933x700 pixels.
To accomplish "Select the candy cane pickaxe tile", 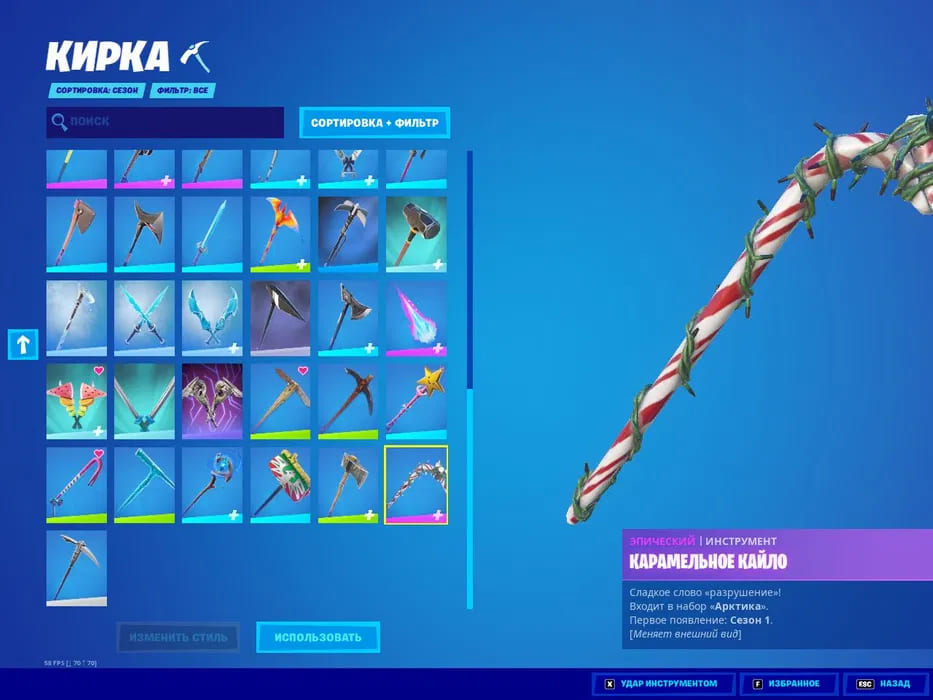I will [x=416, y=484].
